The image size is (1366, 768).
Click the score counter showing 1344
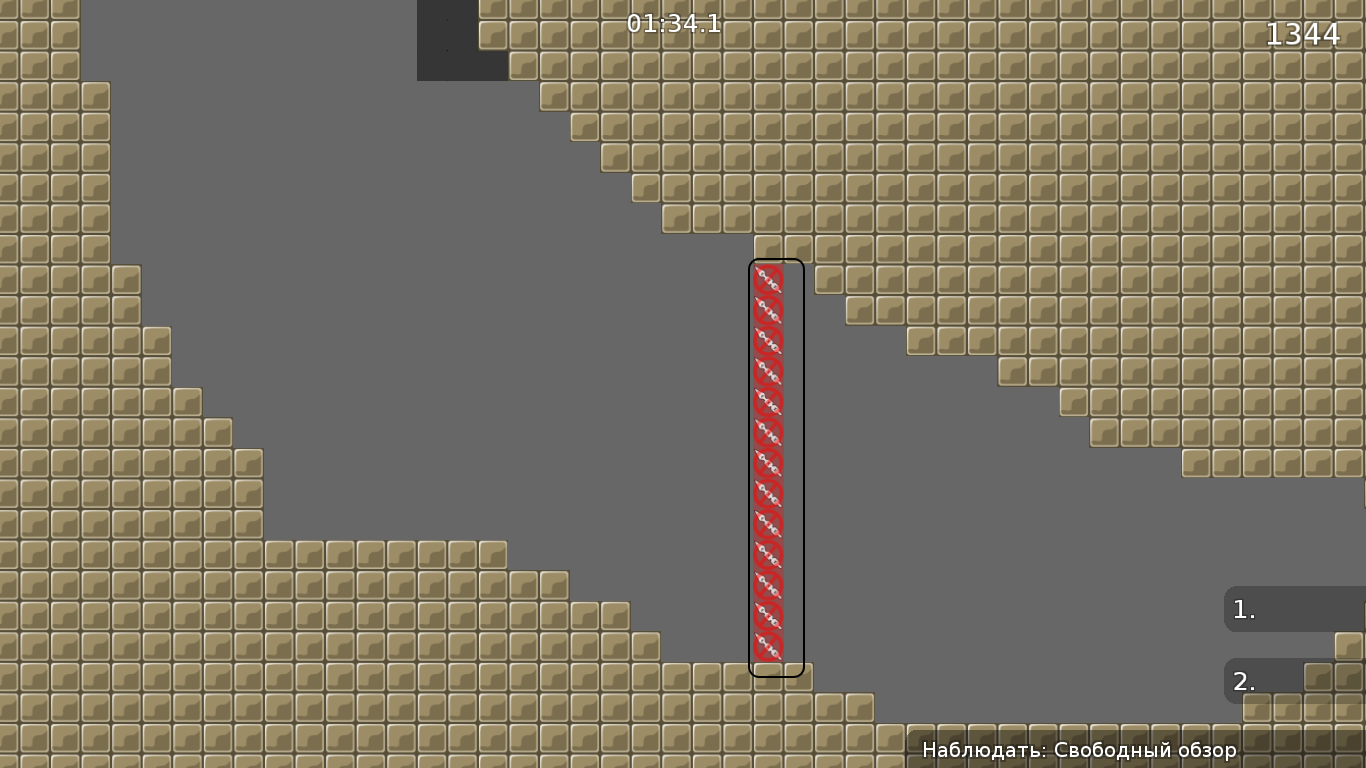(x=1303, y=35)
